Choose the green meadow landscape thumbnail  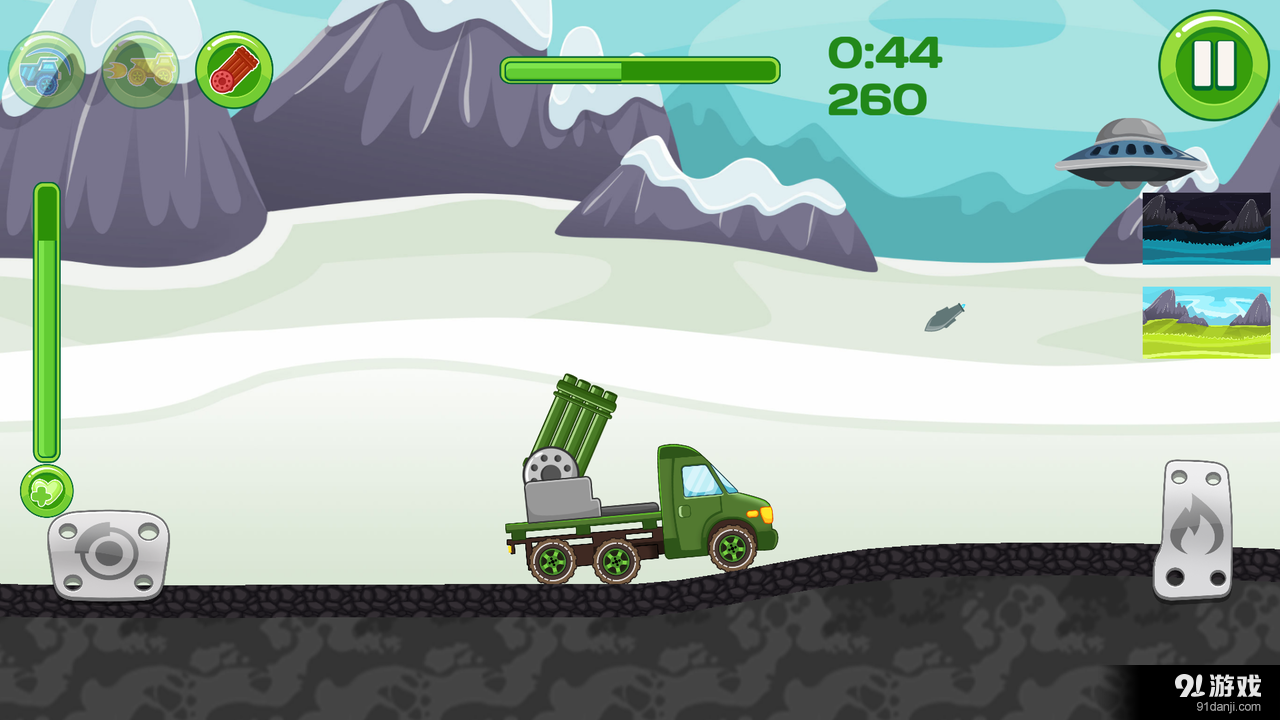pos(1206,322)
